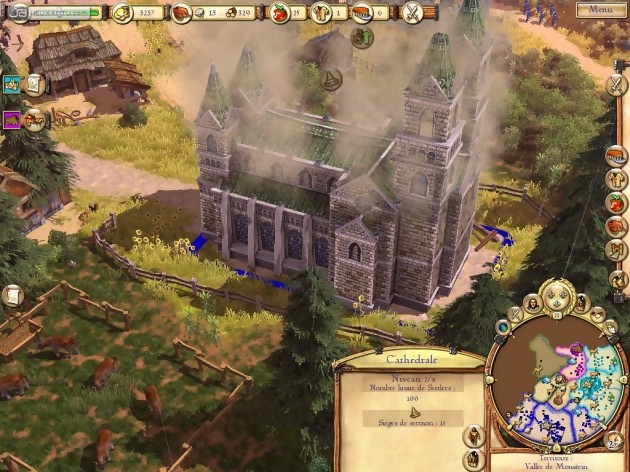Click the settler icon in the top bar
This screenshot has height=472, width=630.
(x=324, y=13)
